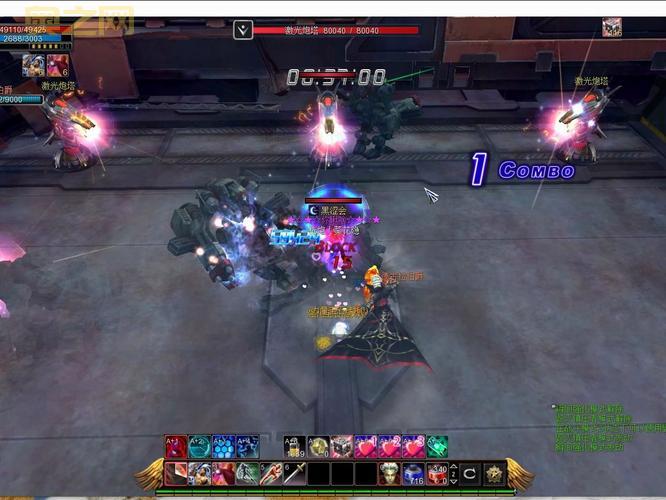
Task: Open the buff icon in the top-right corner
Action: 612,27
